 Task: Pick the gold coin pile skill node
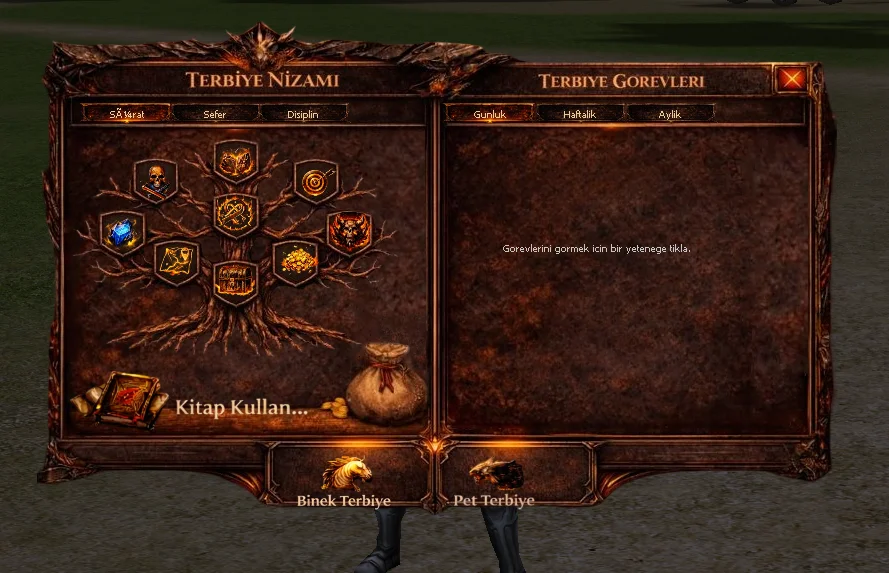[295, 261]
